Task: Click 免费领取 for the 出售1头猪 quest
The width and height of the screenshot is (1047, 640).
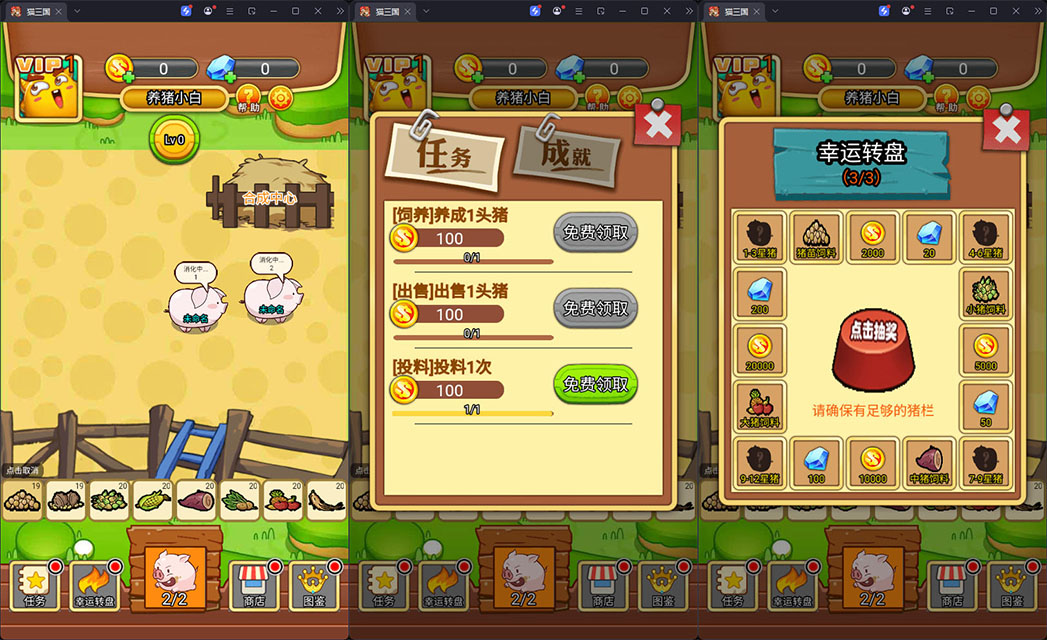Action: (595, 308)
